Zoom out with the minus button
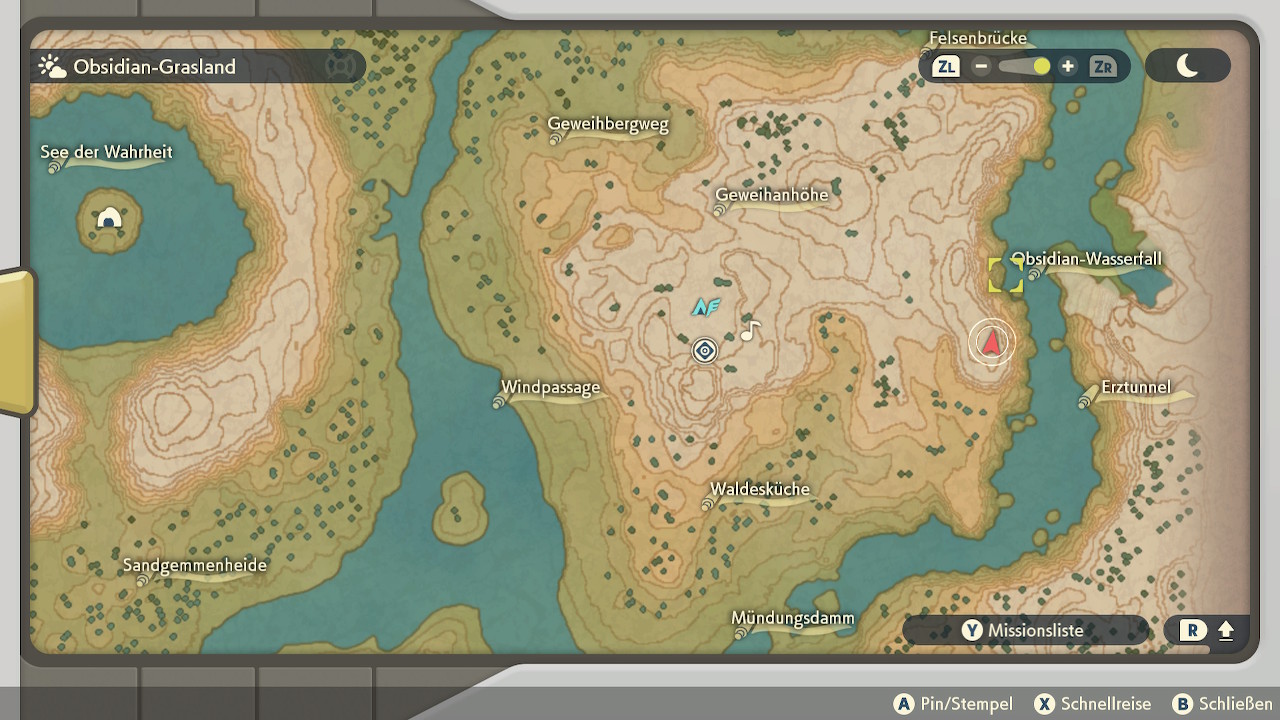Screen dimensions: 1280x720 point(981,67)
